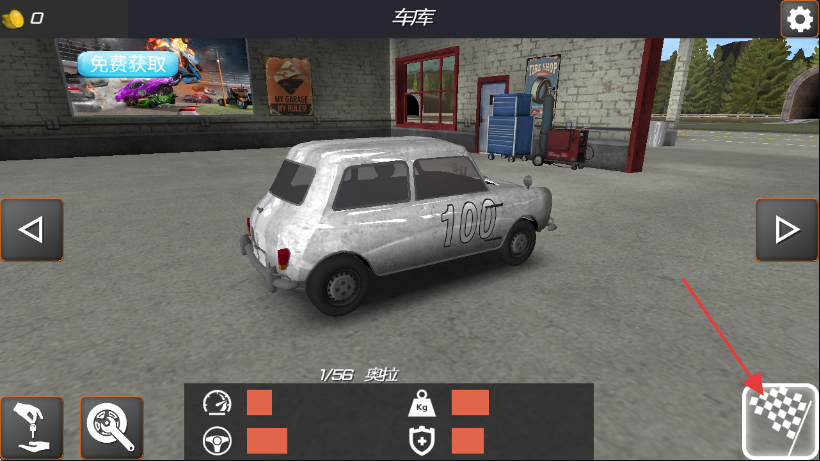
Task: Start the race with the checkered flag
Action: [x=780, y=422]
